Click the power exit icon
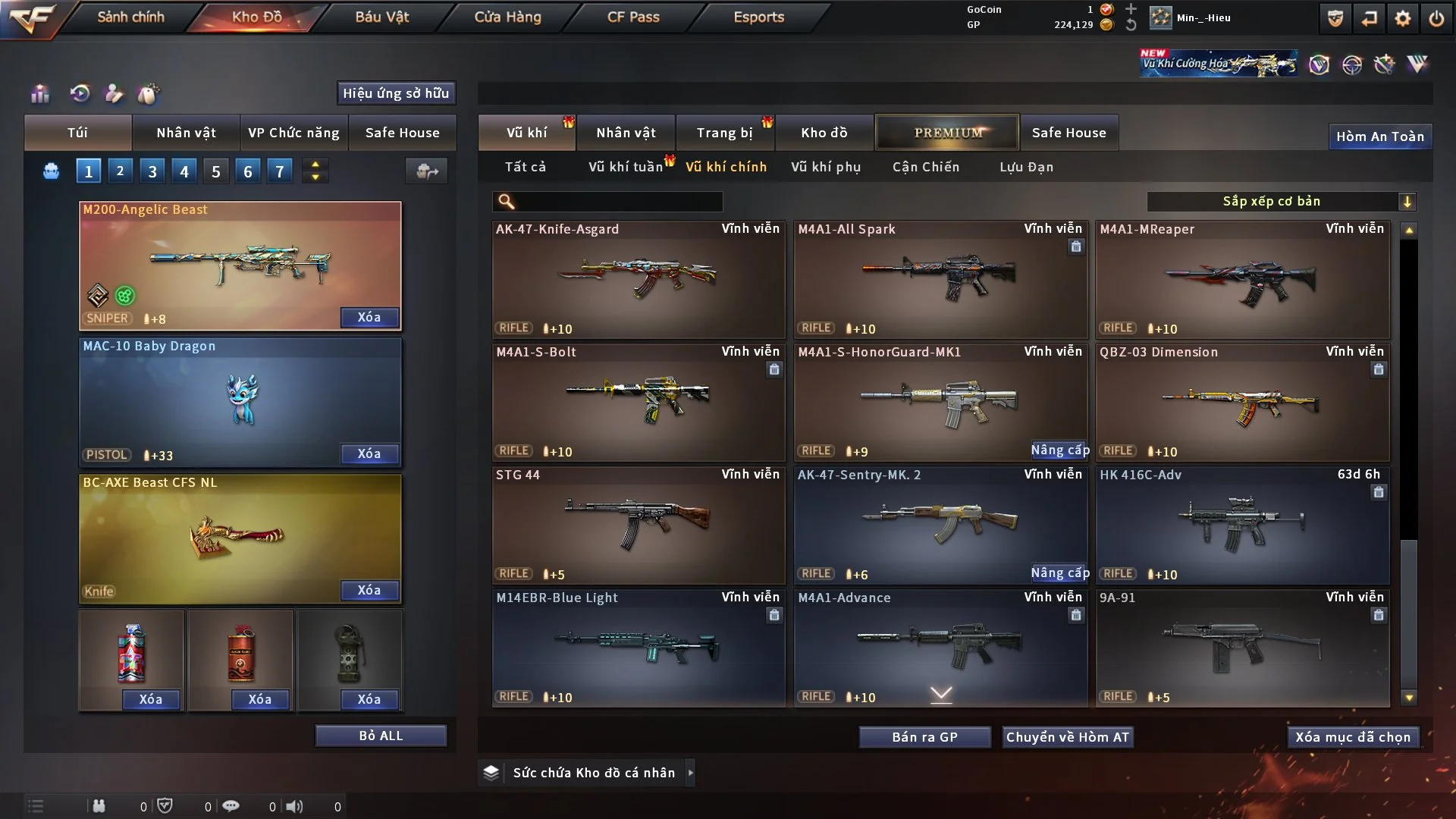The width and height of the screenshot is (1456, 819). (x=1436, y=18)
